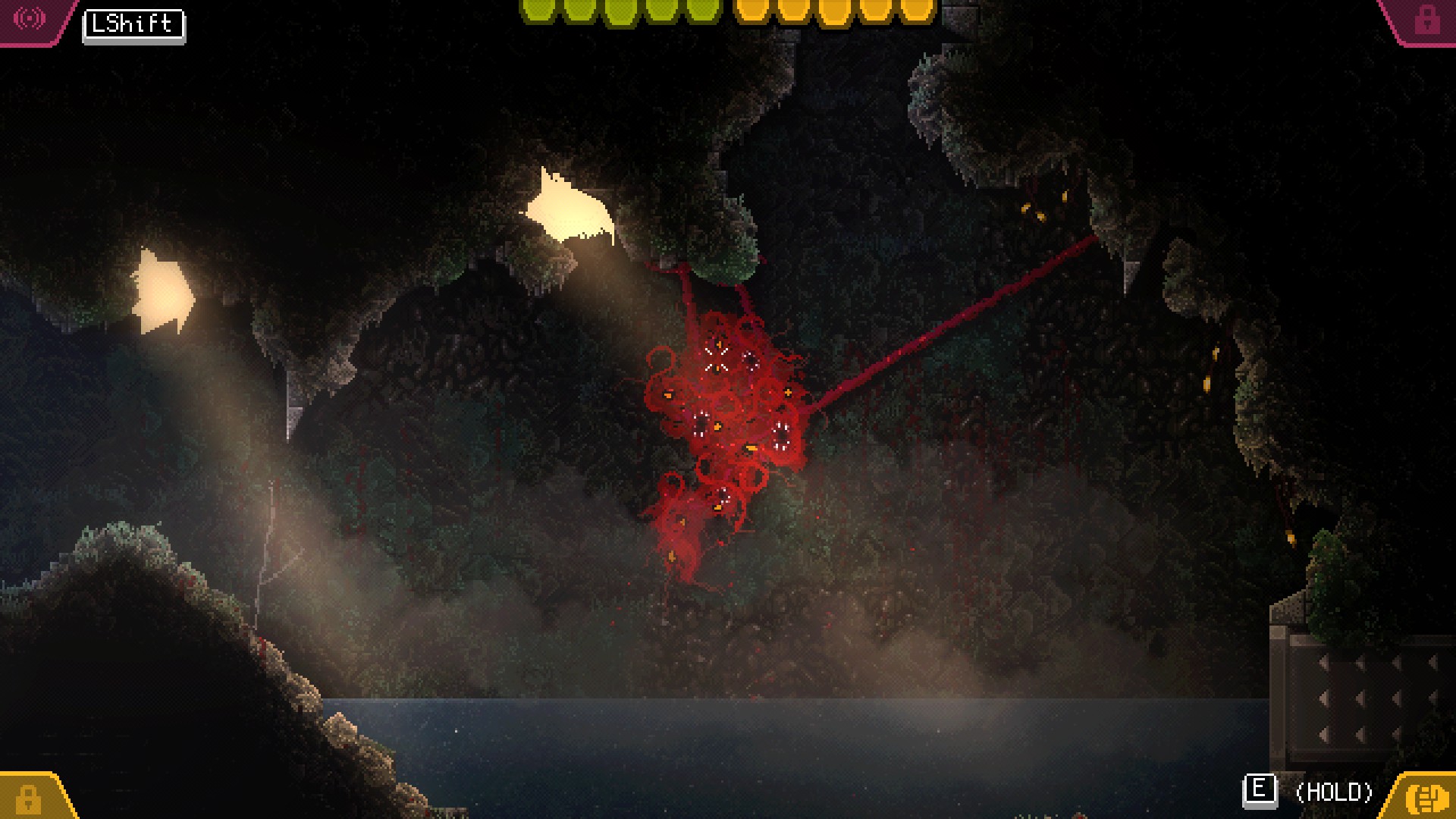
Task: Select the sonar ping icon in top-left panel
Action: point(29,17)
